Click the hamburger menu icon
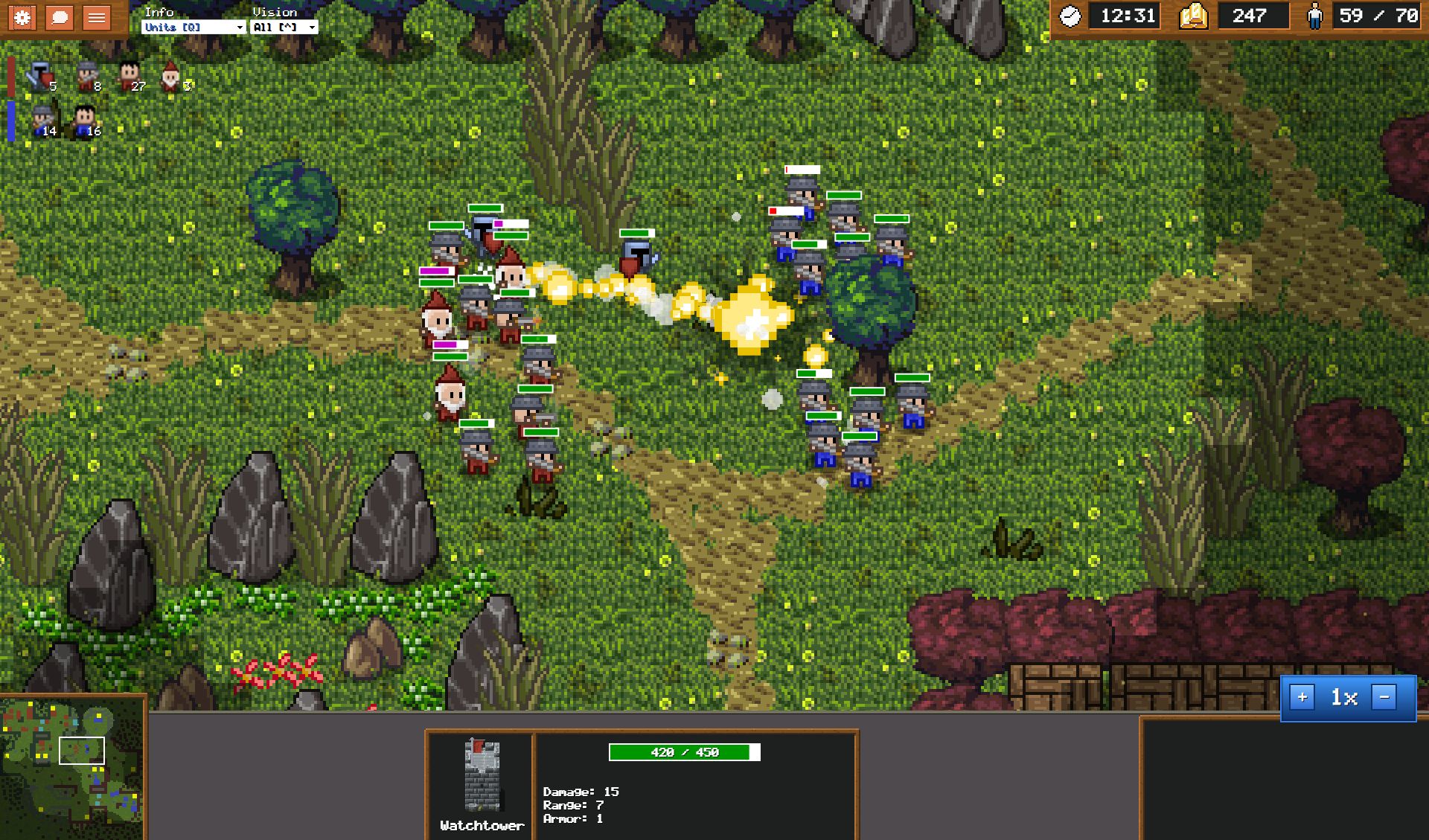 pyautogui.click(x=96, y=18)
